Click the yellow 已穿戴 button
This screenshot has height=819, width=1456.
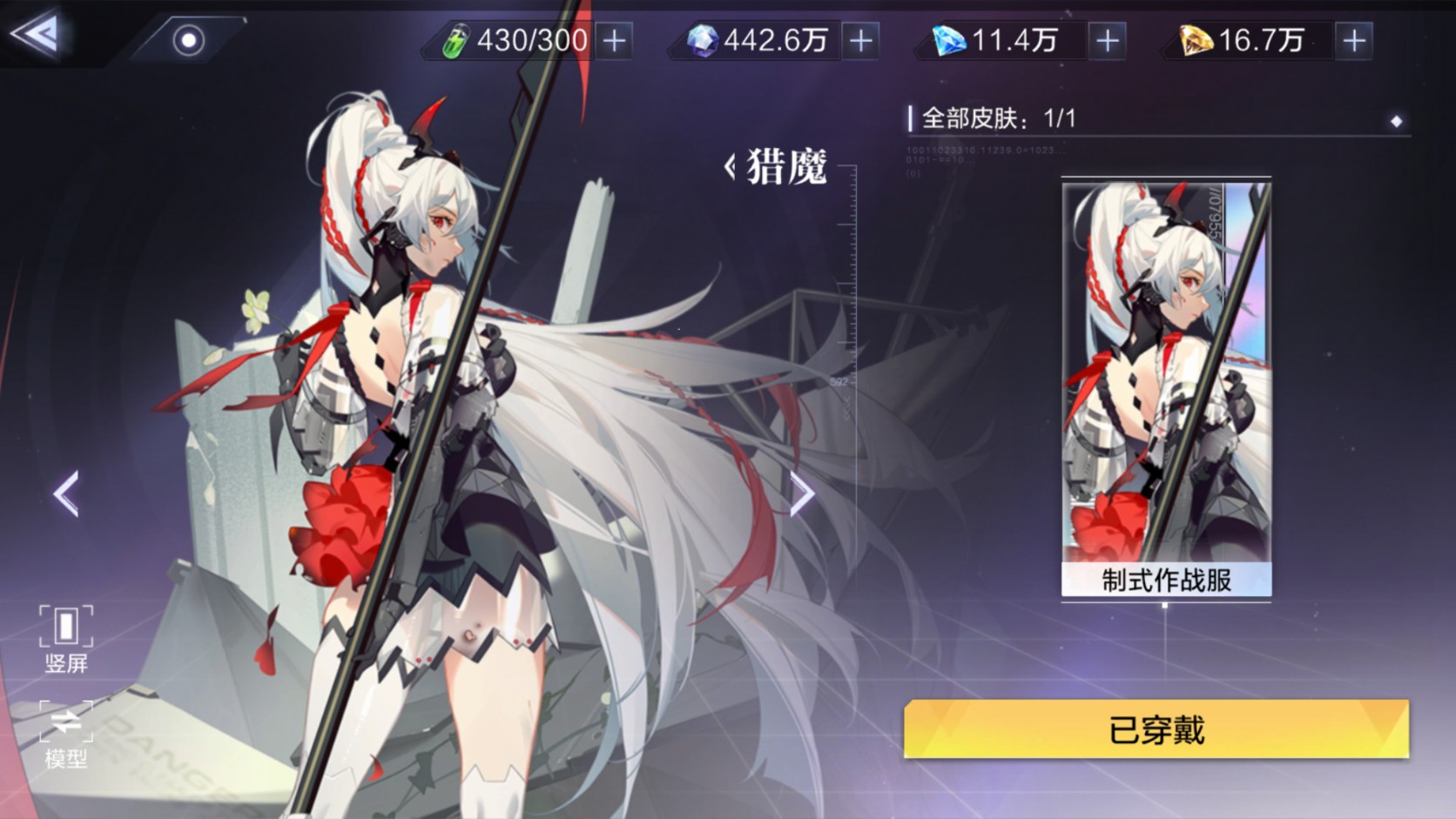click(1156, 729)
